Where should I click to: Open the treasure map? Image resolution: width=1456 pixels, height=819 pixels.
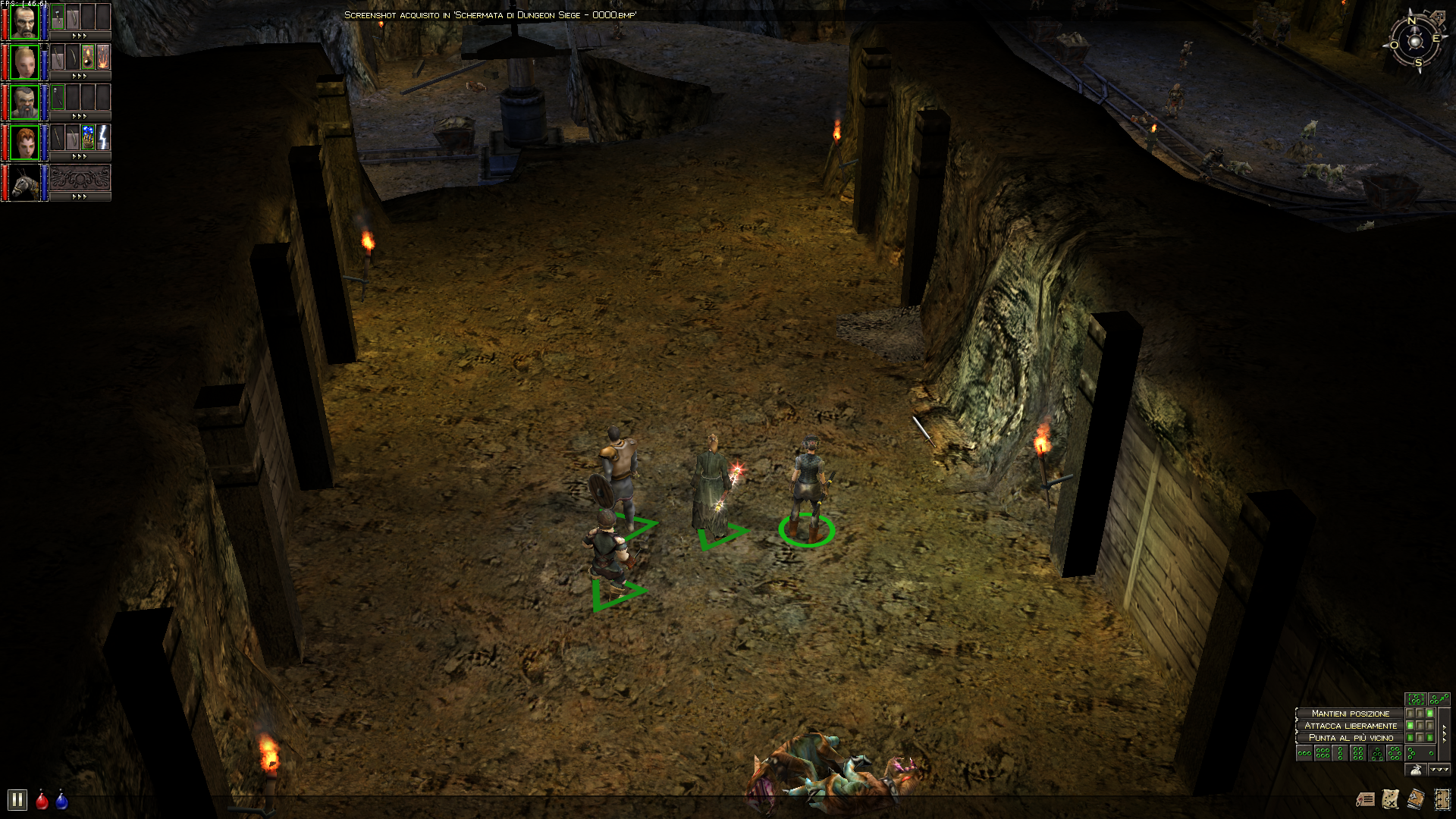point(1391,799)
